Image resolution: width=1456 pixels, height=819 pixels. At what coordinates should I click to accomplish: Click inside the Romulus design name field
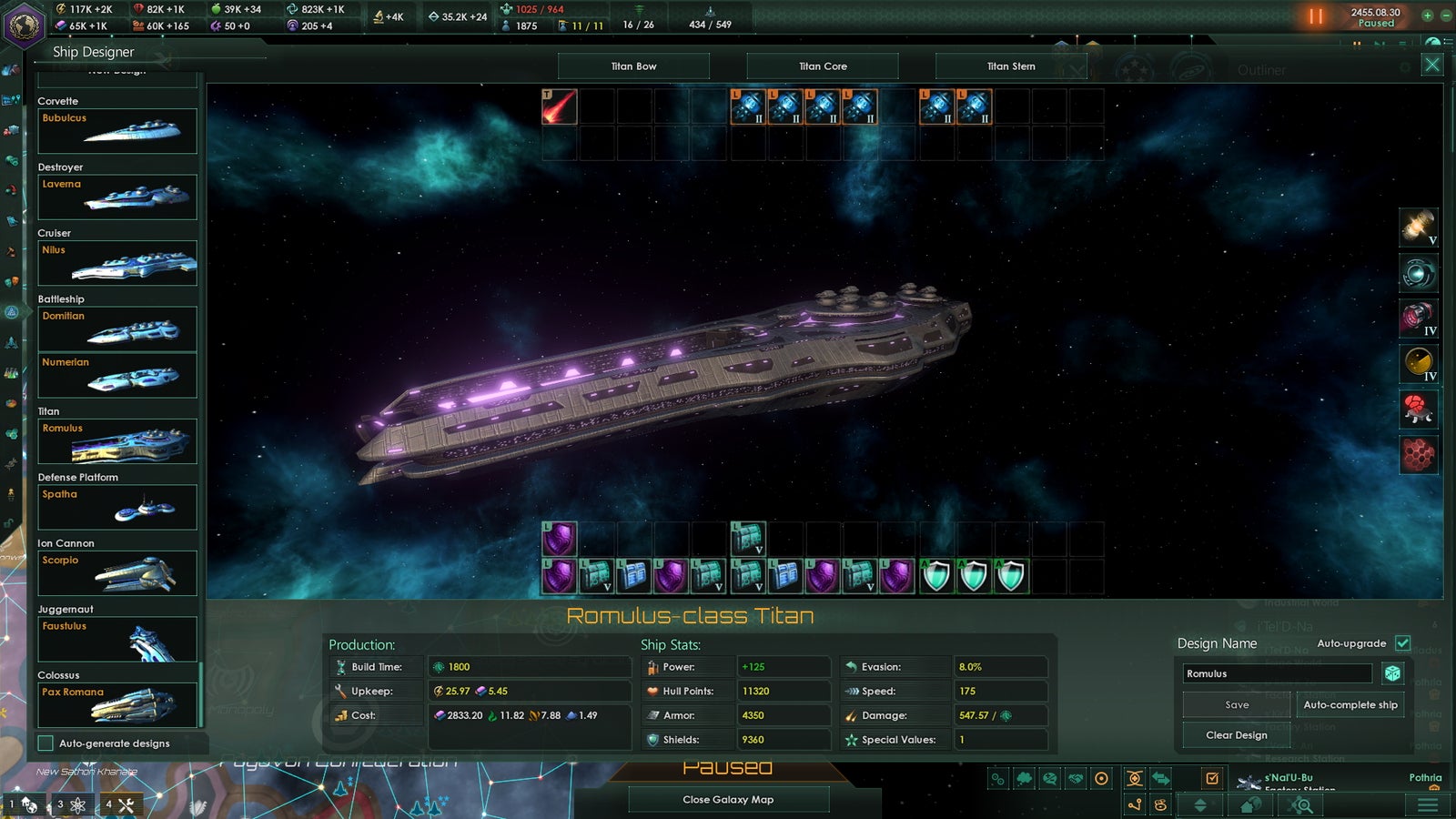pos(1274,673)
